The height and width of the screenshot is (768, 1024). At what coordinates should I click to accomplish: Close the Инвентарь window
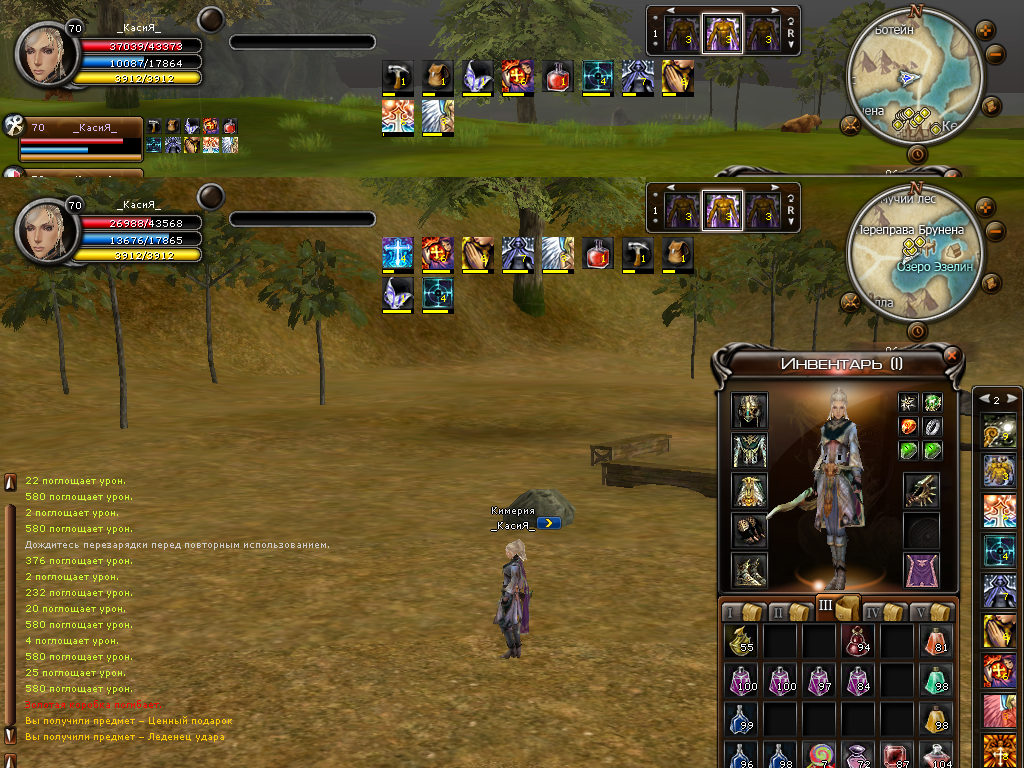[952, 355]
